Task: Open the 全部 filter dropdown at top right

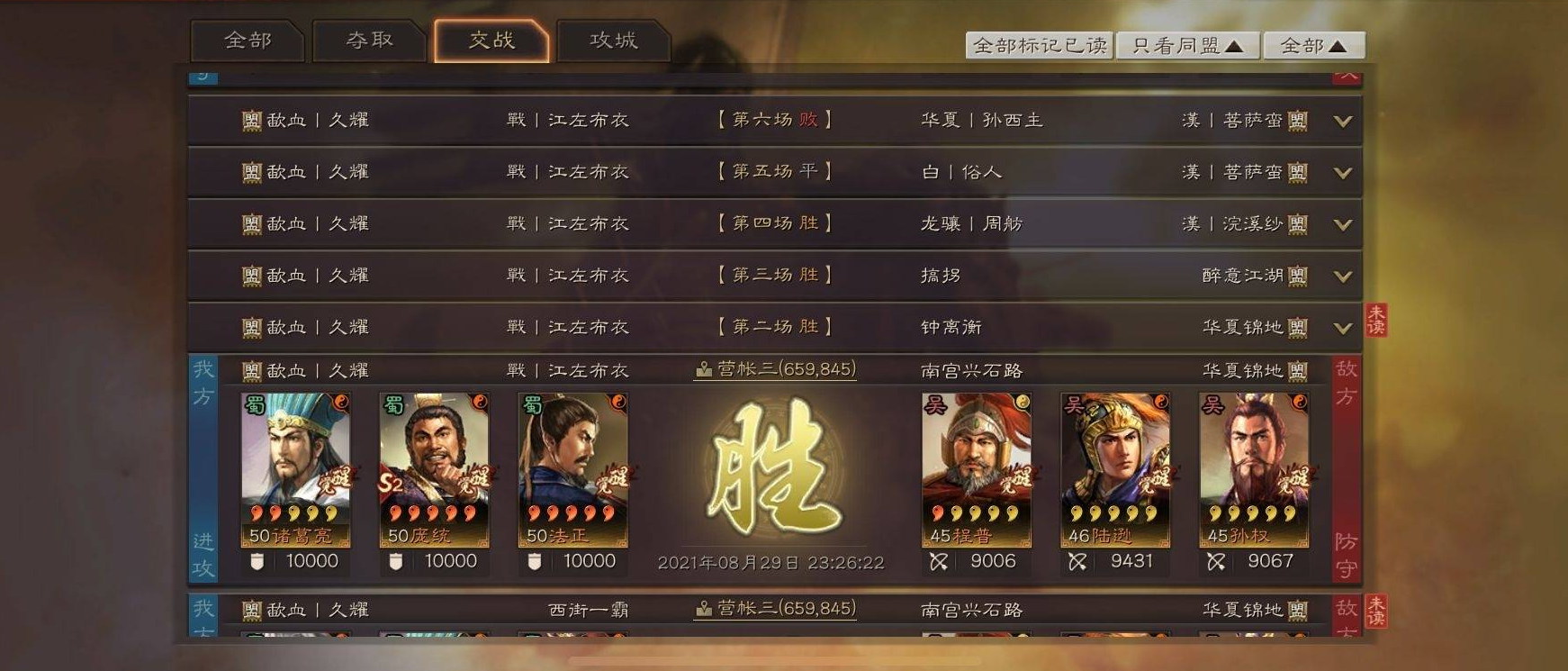Action: pyautogui.click(x=1313, y=42)
